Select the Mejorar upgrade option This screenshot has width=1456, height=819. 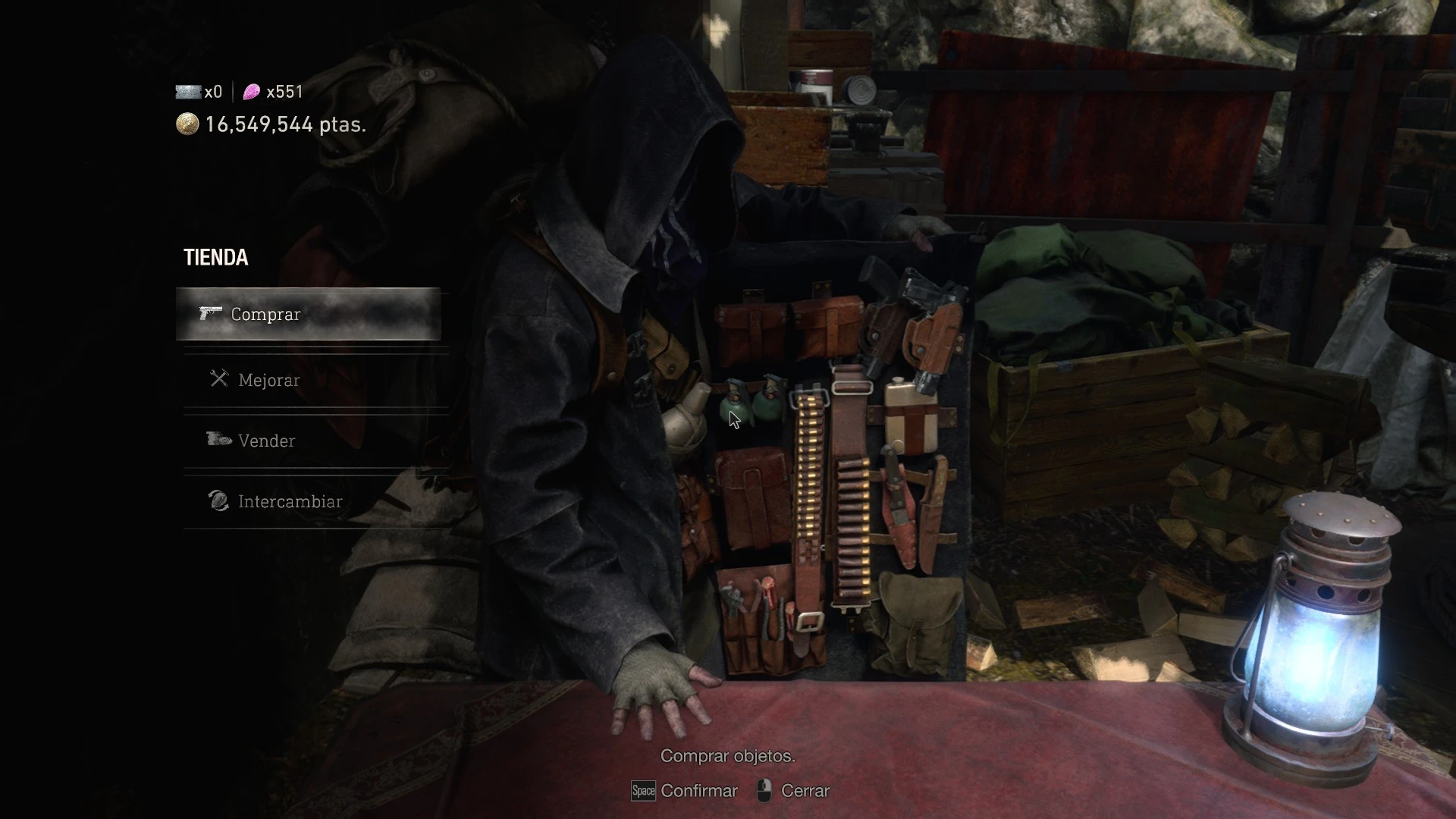[x=269, y=380]
